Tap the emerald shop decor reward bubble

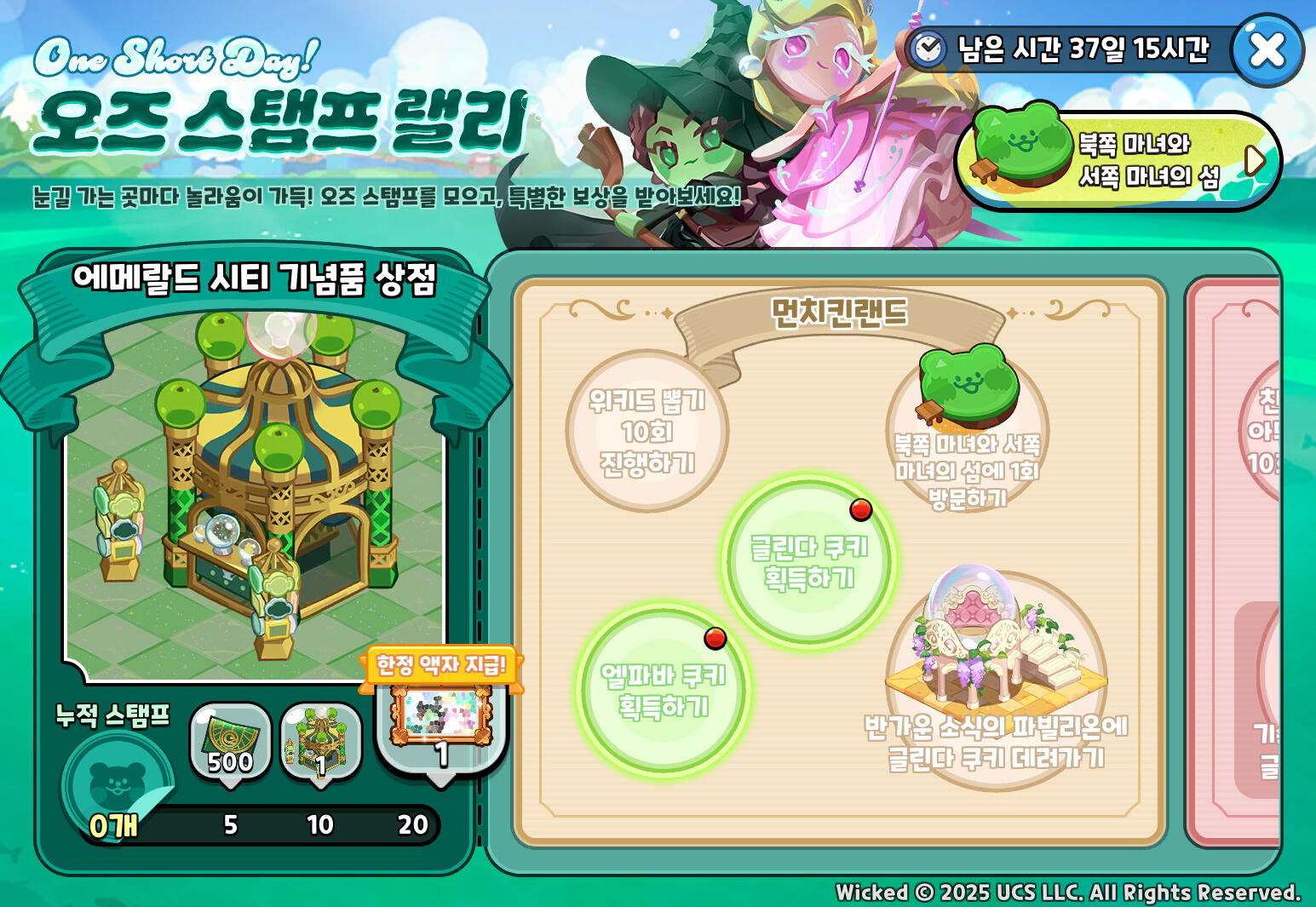320,741
